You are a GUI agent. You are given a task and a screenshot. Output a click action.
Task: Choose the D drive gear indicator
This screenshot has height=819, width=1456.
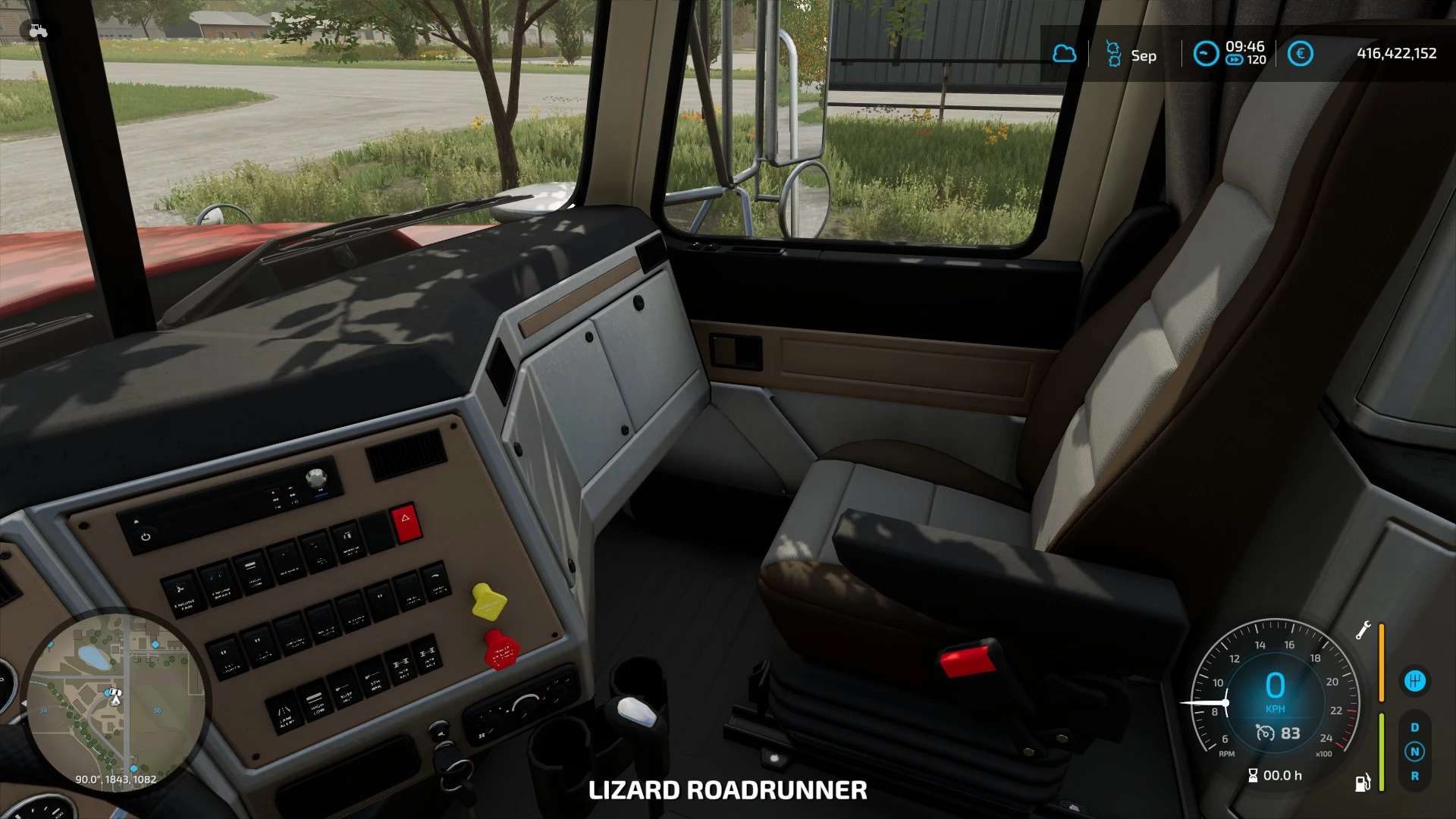click(x=1414, y=727)
